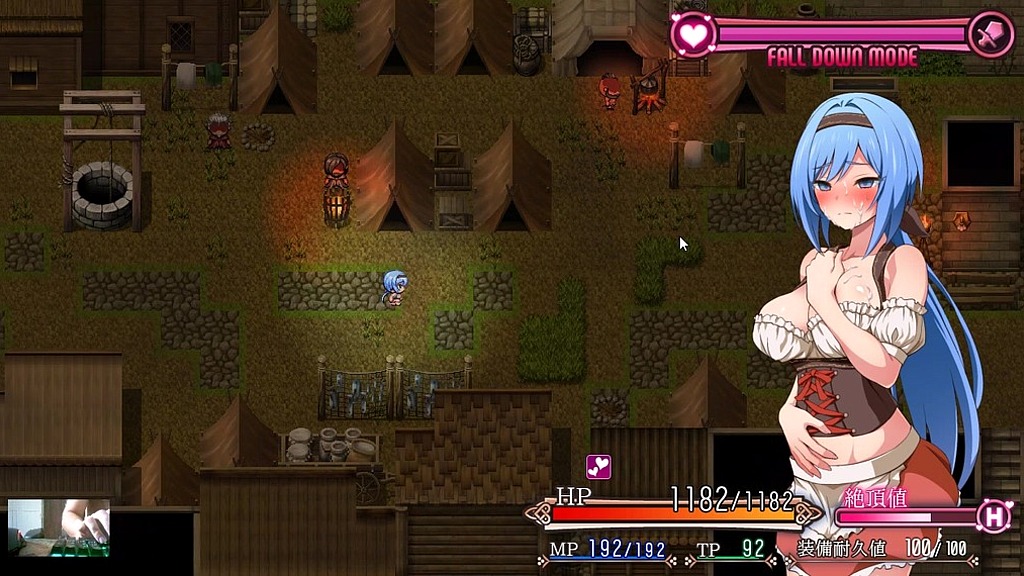Click the purple hearts status icon above HP
The width and height of the screenshot is (1024, 576).
[x=598, y=467]
